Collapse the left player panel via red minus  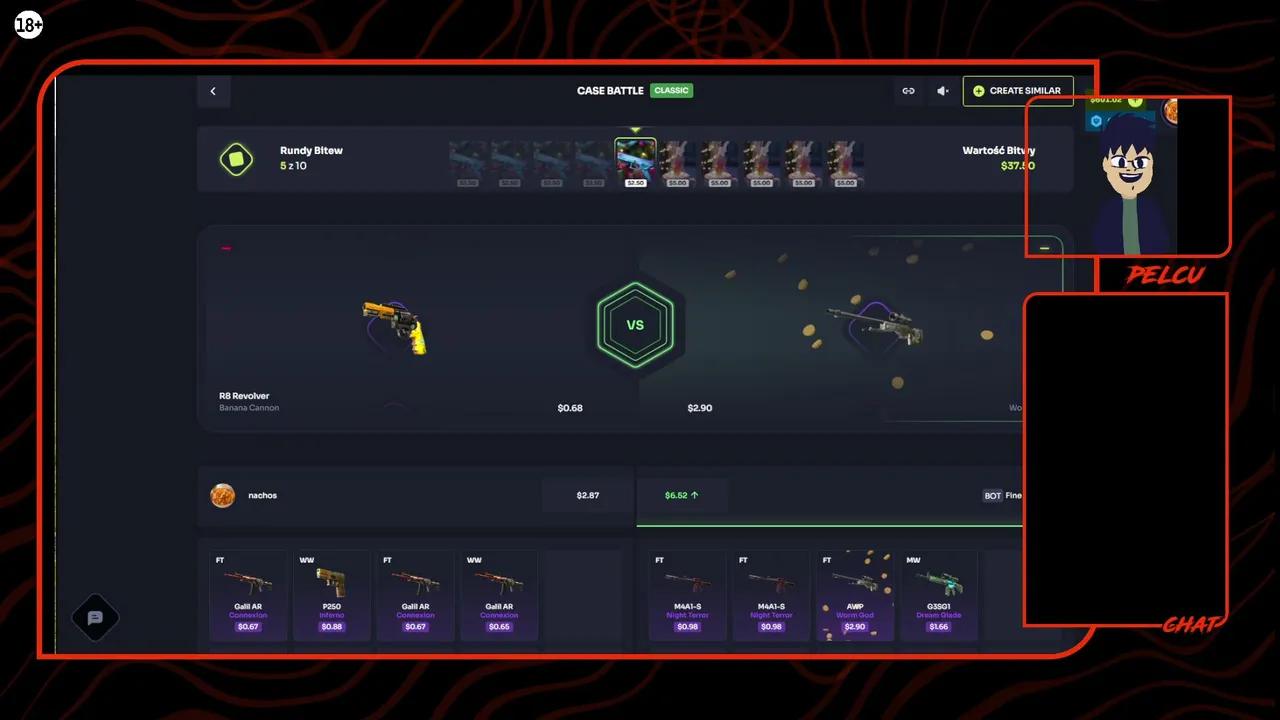pyautogui.click(x=226, y=248)
